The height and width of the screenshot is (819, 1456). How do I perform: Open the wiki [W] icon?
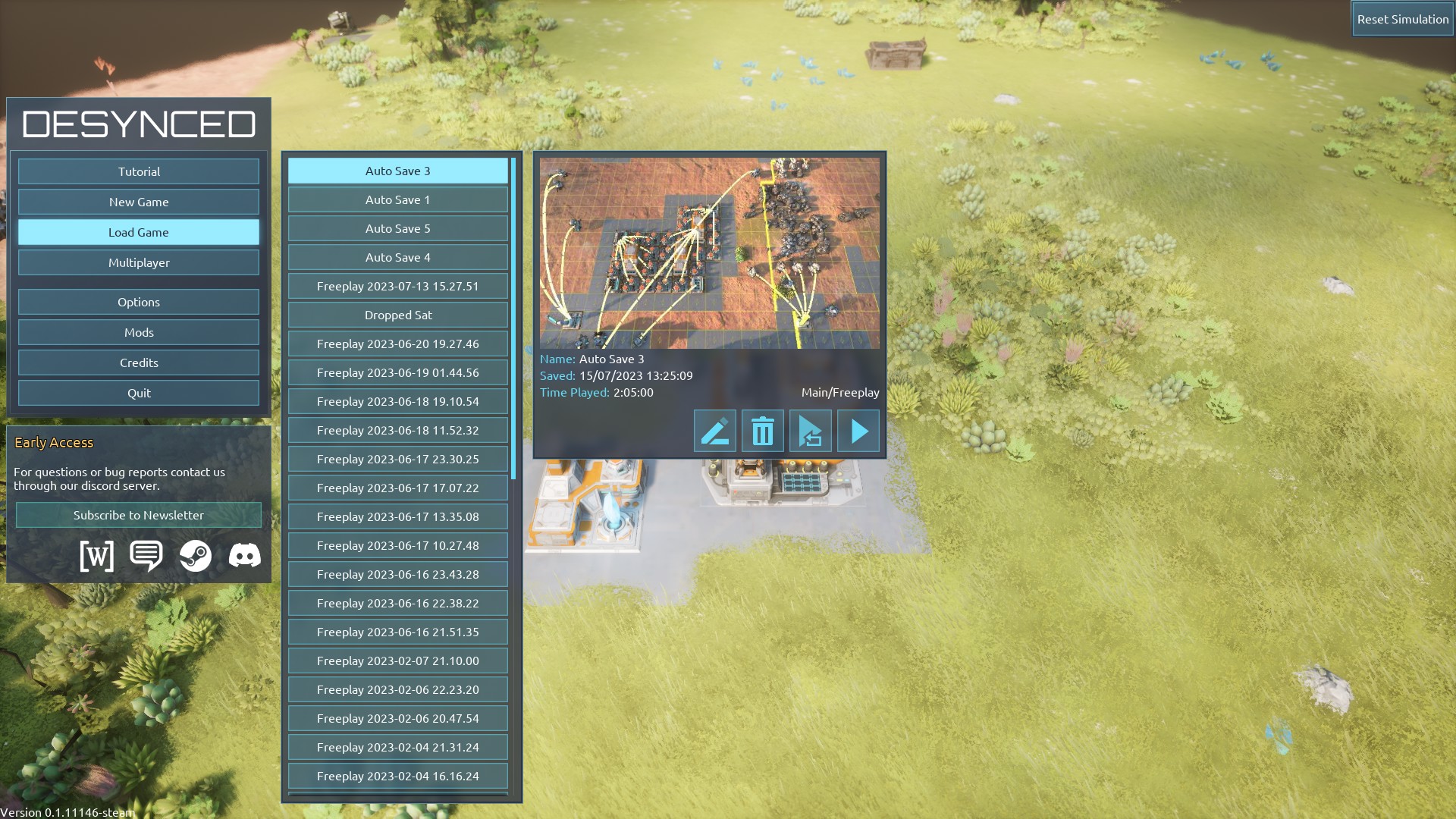click(97, 556)
